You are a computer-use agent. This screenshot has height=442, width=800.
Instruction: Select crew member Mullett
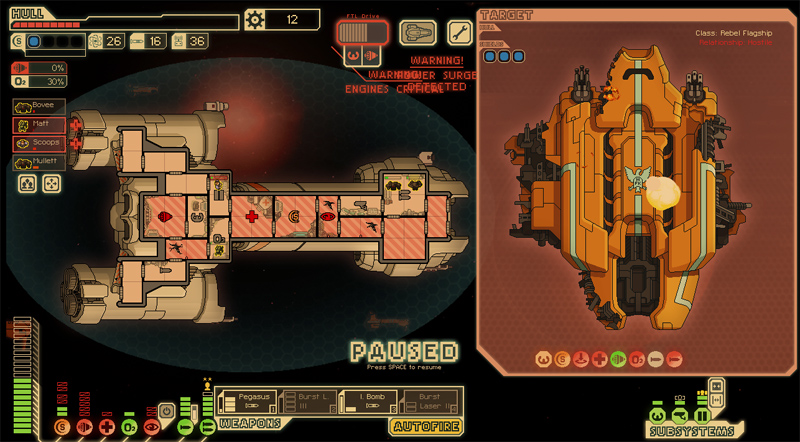pyautogui.click(x=40, y=162)
